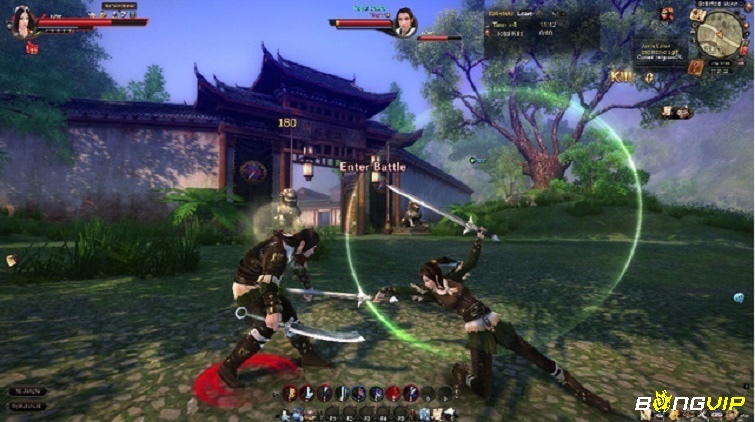Activate the first skill on the hotbar
The image size is (755, 422).
point(290,393)
